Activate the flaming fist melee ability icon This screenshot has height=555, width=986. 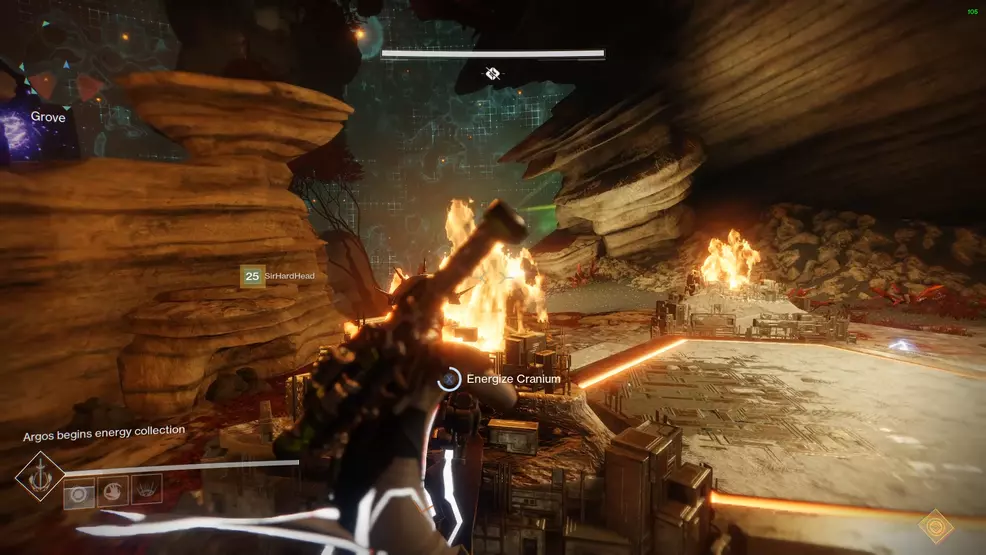click(113, 490)
